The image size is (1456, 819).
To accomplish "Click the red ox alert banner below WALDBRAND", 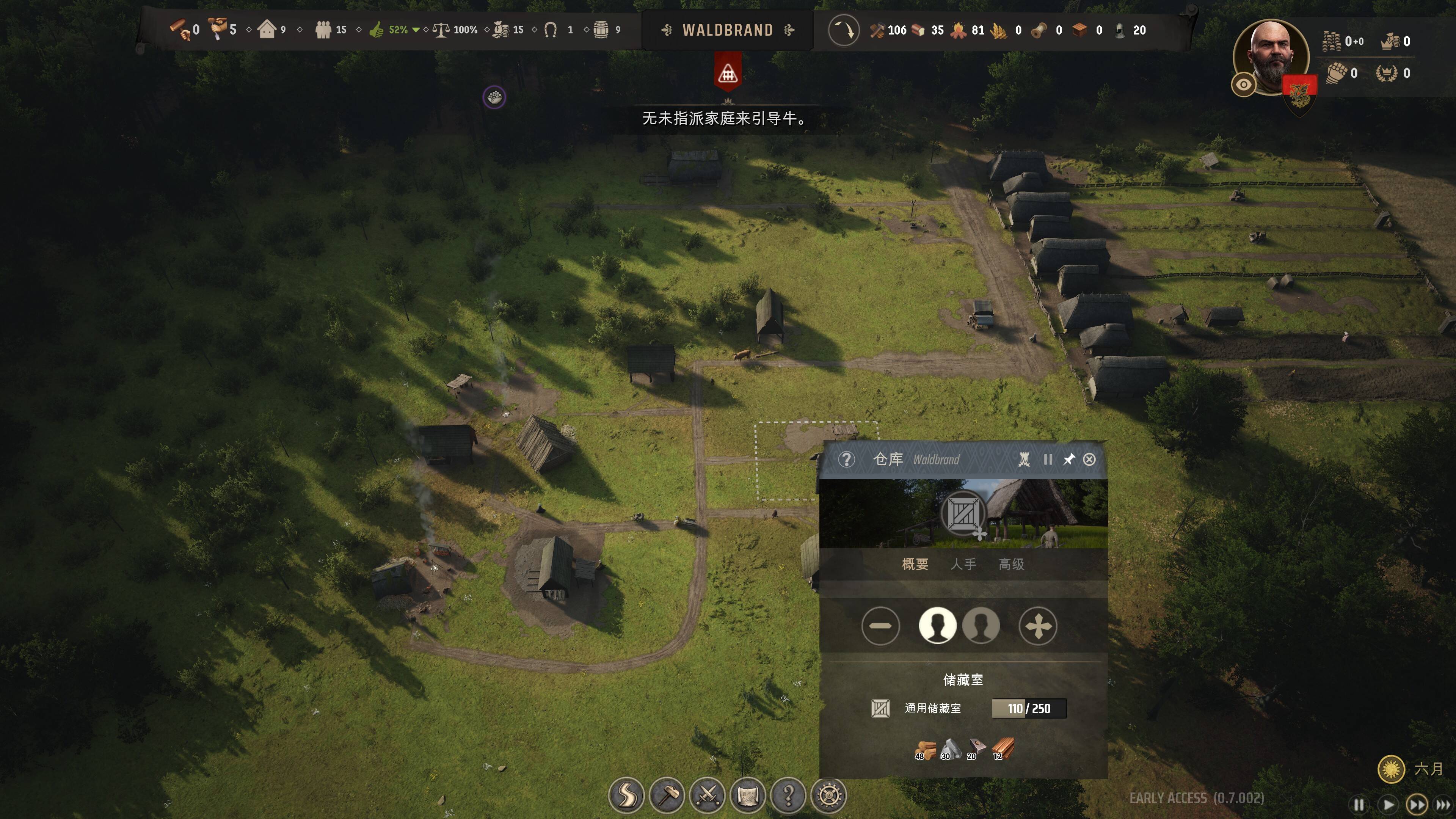I will [728, 72].
